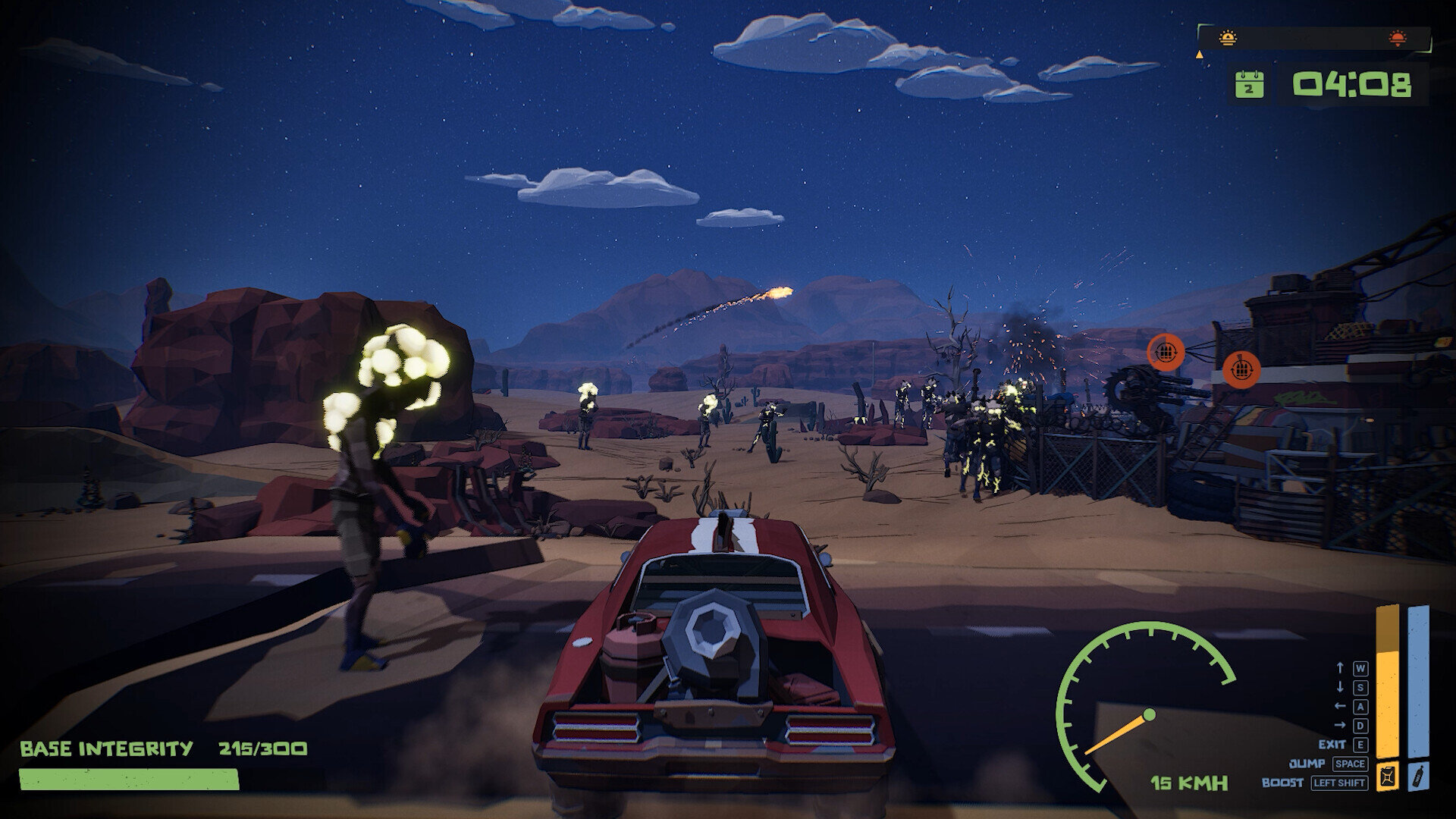Click the green day 2 calendar icon
Image resolution: width=1456 pixels, height=819 pixels.
pos(1248,85)
